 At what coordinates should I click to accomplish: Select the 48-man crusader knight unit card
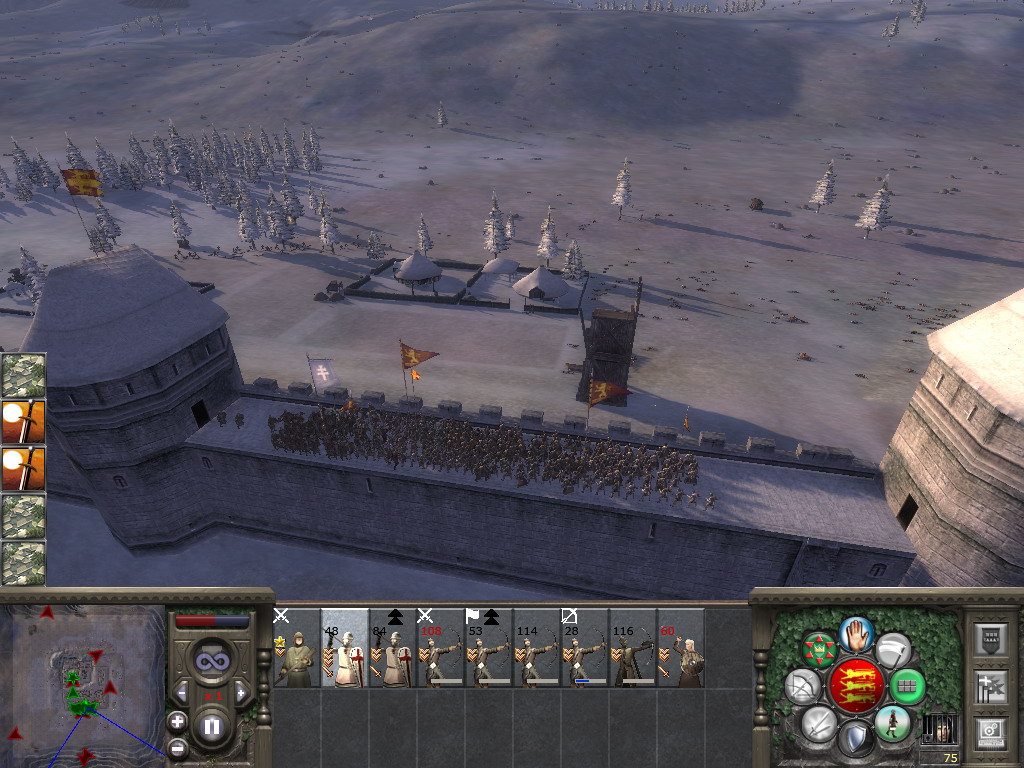[344, 648]
